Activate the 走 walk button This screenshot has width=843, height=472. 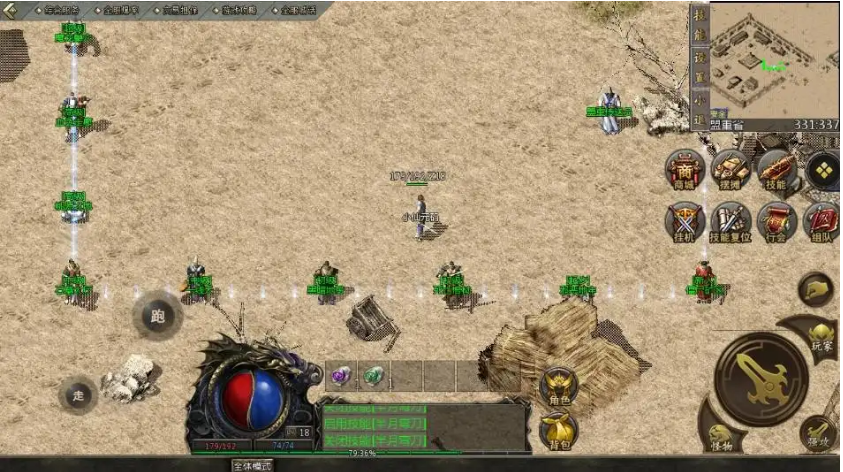(78, 395)
